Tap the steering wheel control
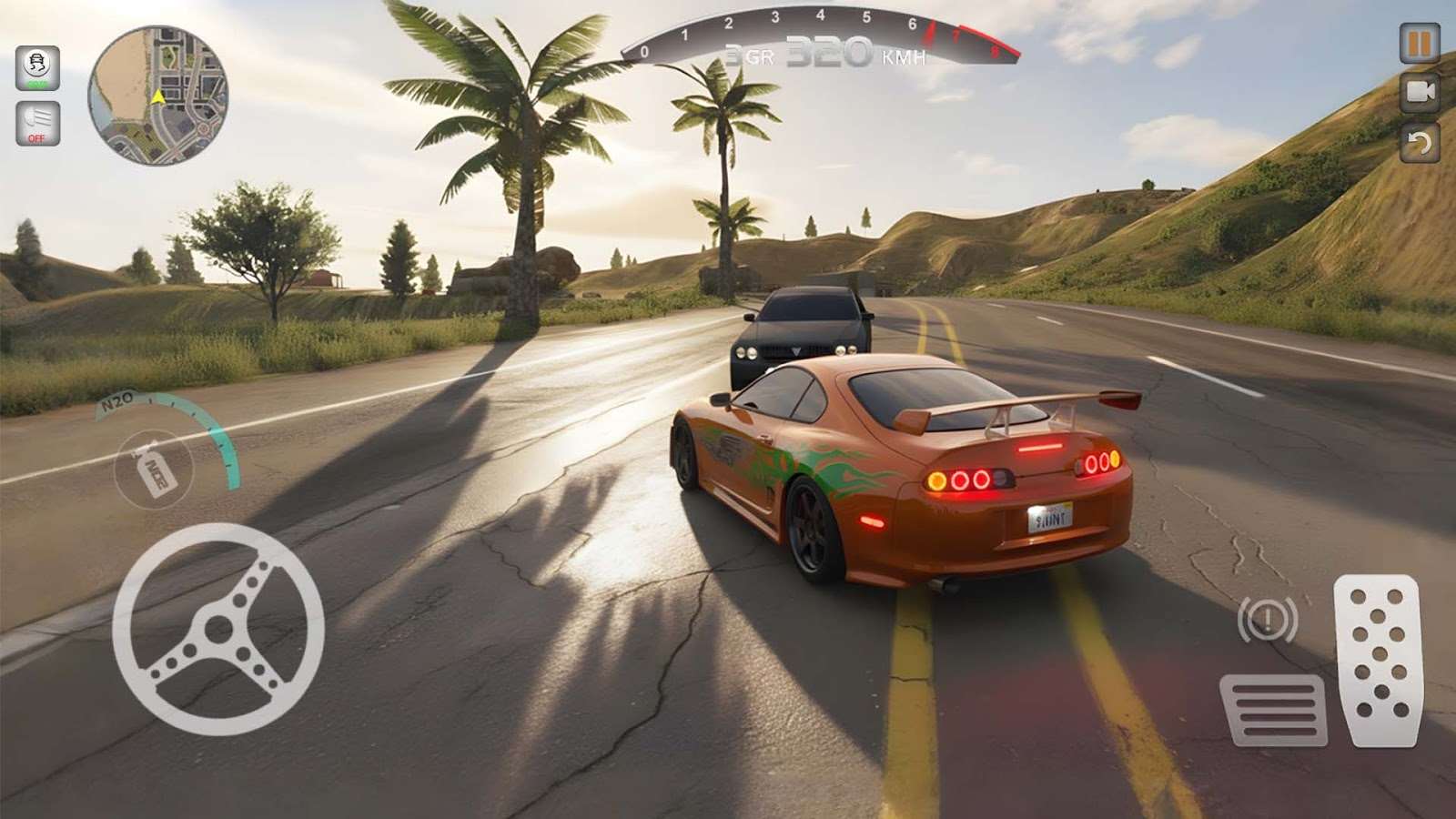The image size is (1456, 819). pos(218,629)
